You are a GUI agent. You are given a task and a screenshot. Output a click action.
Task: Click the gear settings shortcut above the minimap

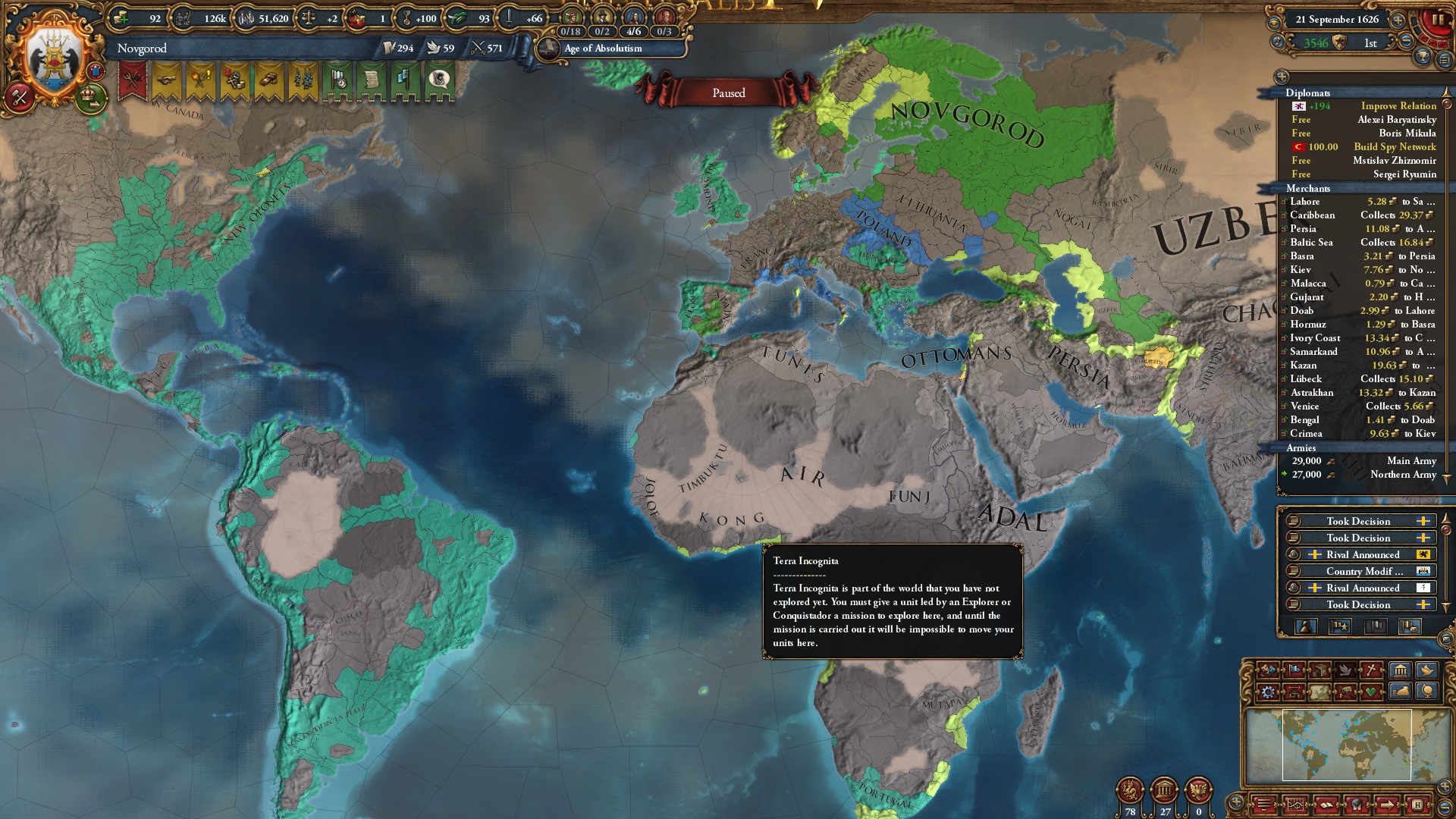tap(1266, 692)
